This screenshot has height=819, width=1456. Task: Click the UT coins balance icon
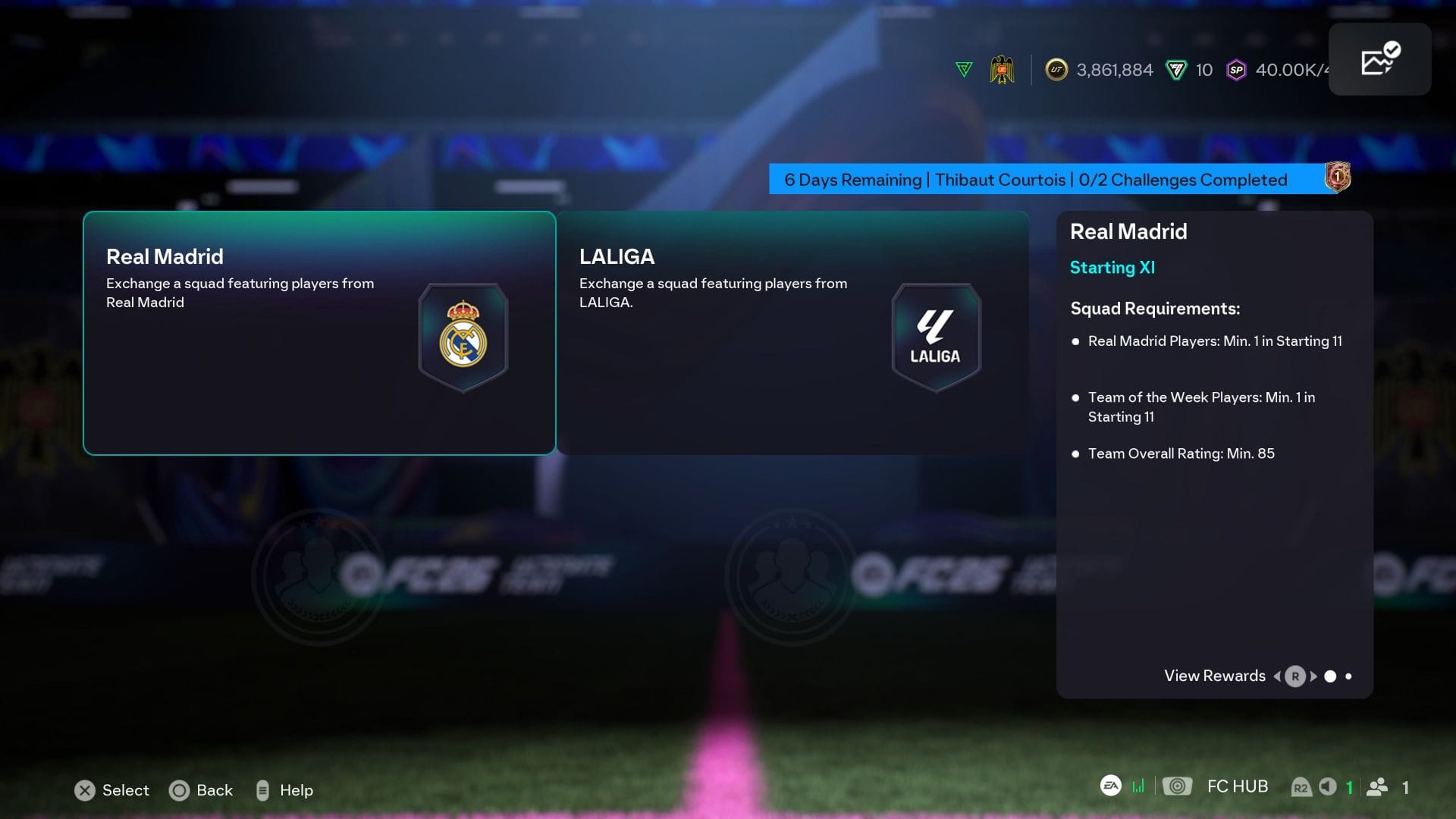(x=1056, y=71)
